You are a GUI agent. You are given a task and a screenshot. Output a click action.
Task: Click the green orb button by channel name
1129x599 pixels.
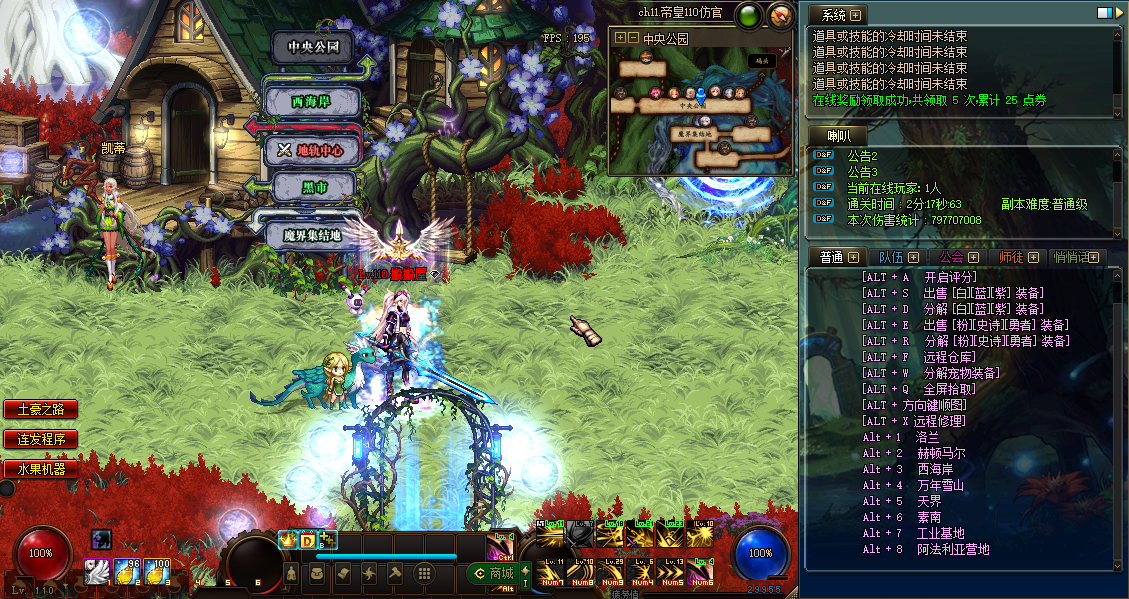coord(749,15)
